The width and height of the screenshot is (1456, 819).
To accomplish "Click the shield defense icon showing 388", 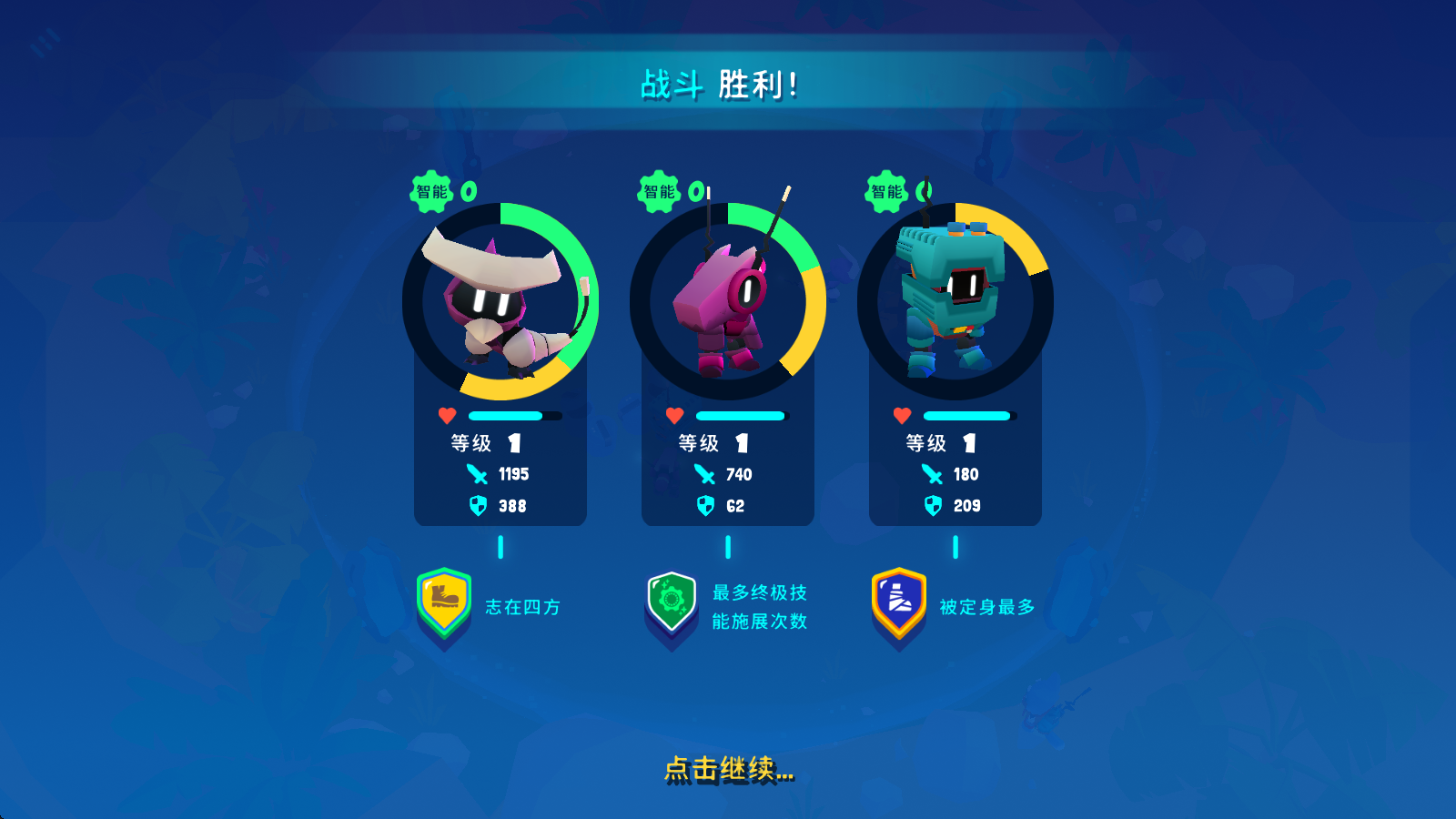I will coord(476,506).
